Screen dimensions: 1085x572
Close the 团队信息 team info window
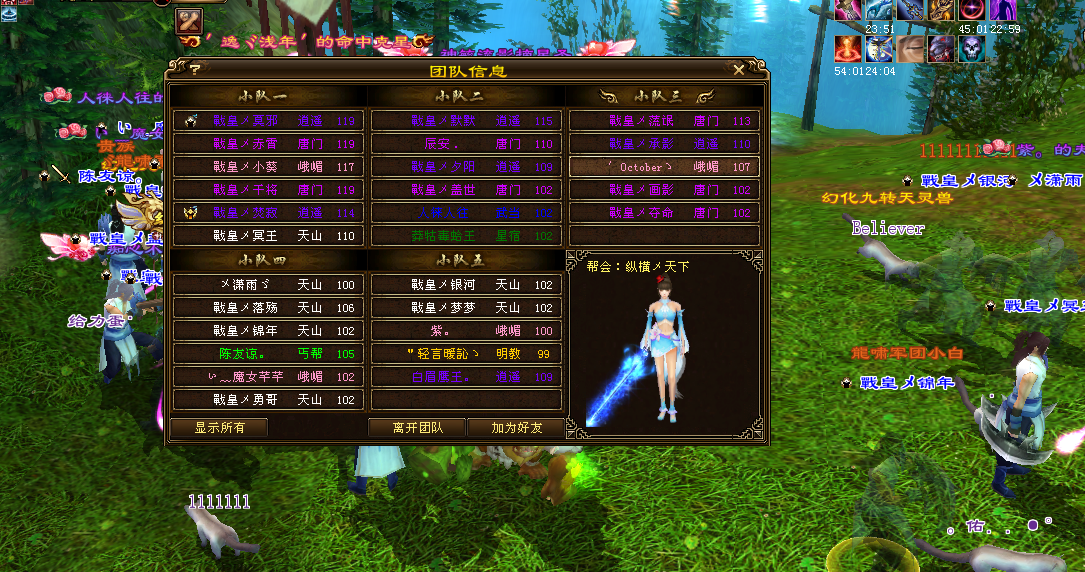pos(738,70)
